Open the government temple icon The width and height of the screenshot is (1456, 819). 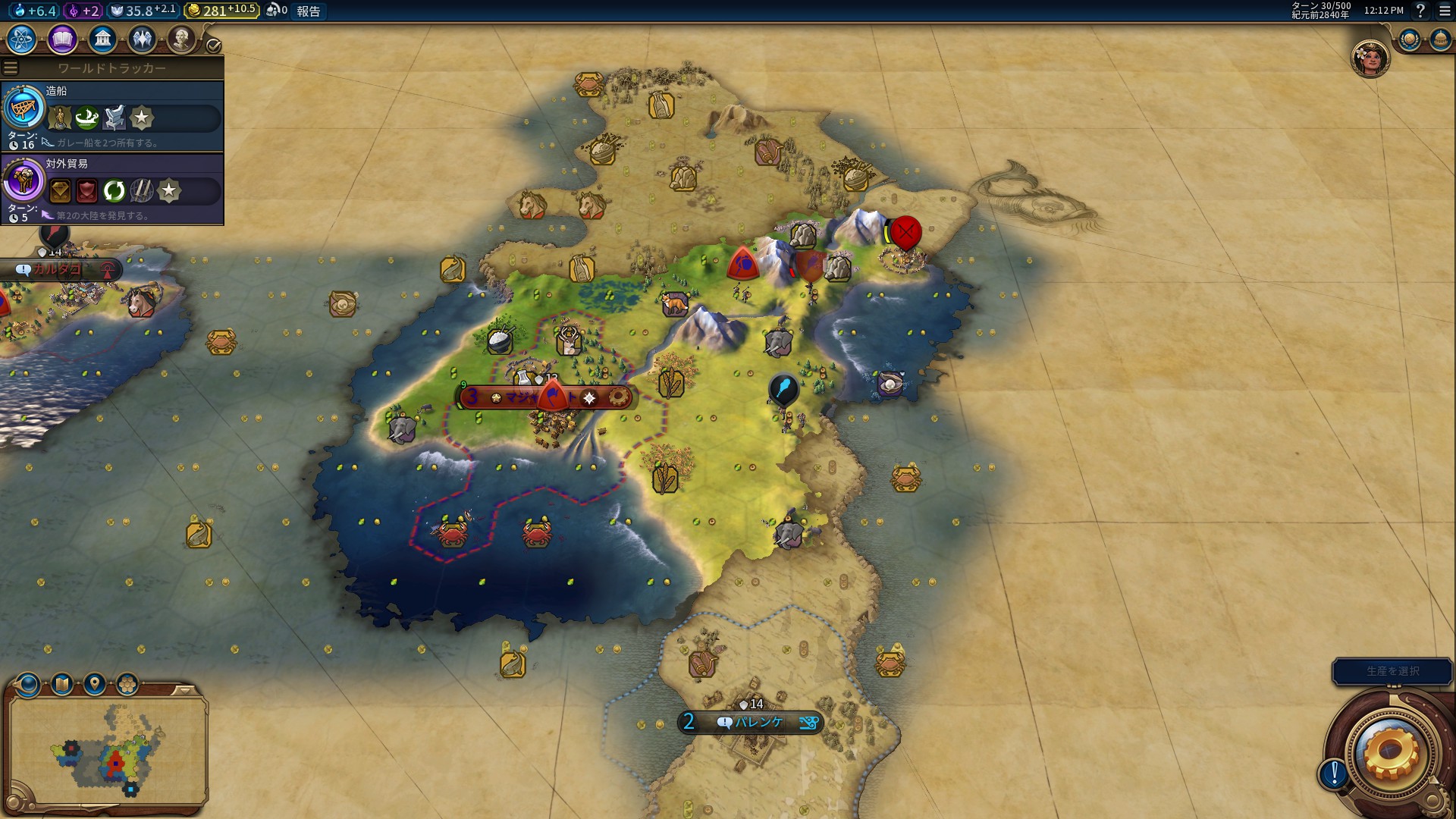tap(102, 39)
